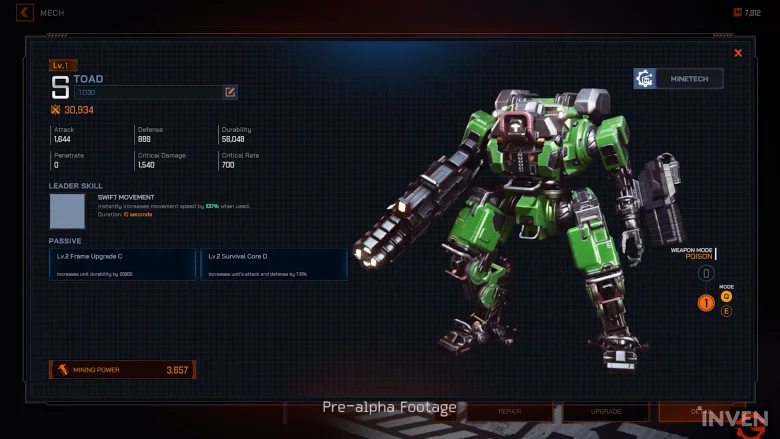Viewport: 780px width, 439px height.
Task: Select the Lv.2 Frame Upgrade C passive
Action: click(x=123, y=264)
